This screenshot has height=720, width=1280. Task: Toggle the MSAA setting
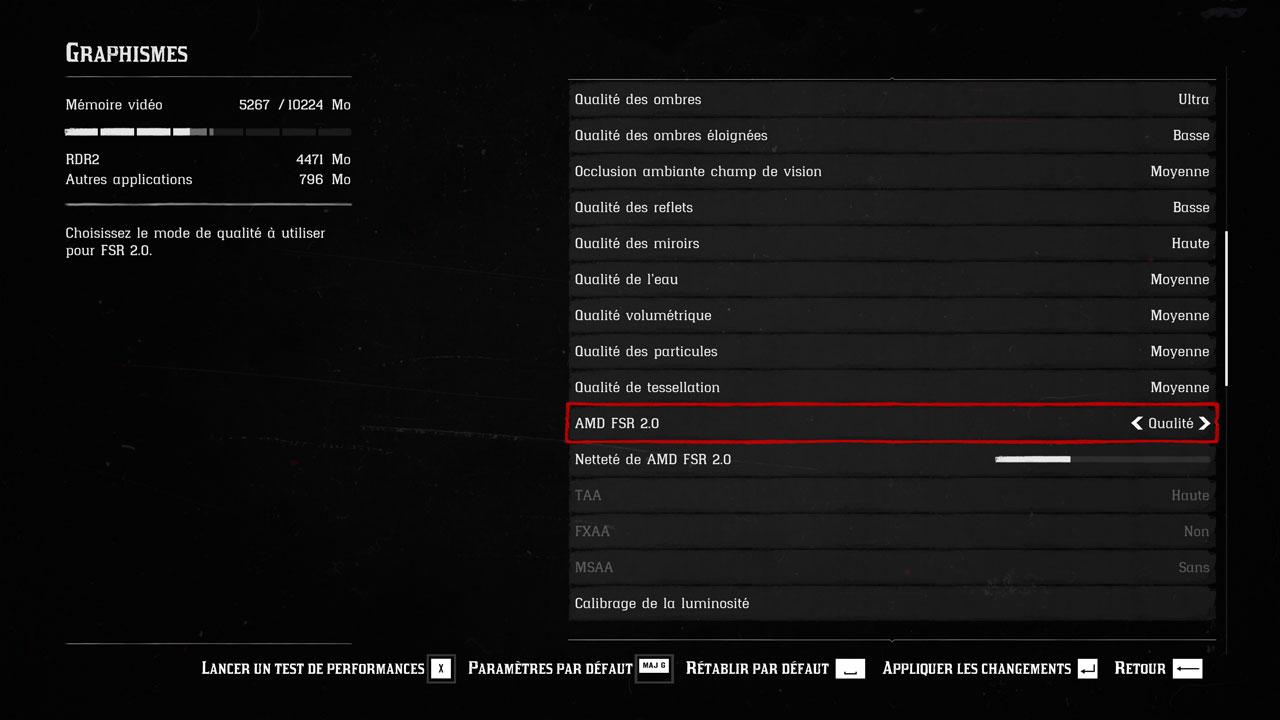[890, 567]
